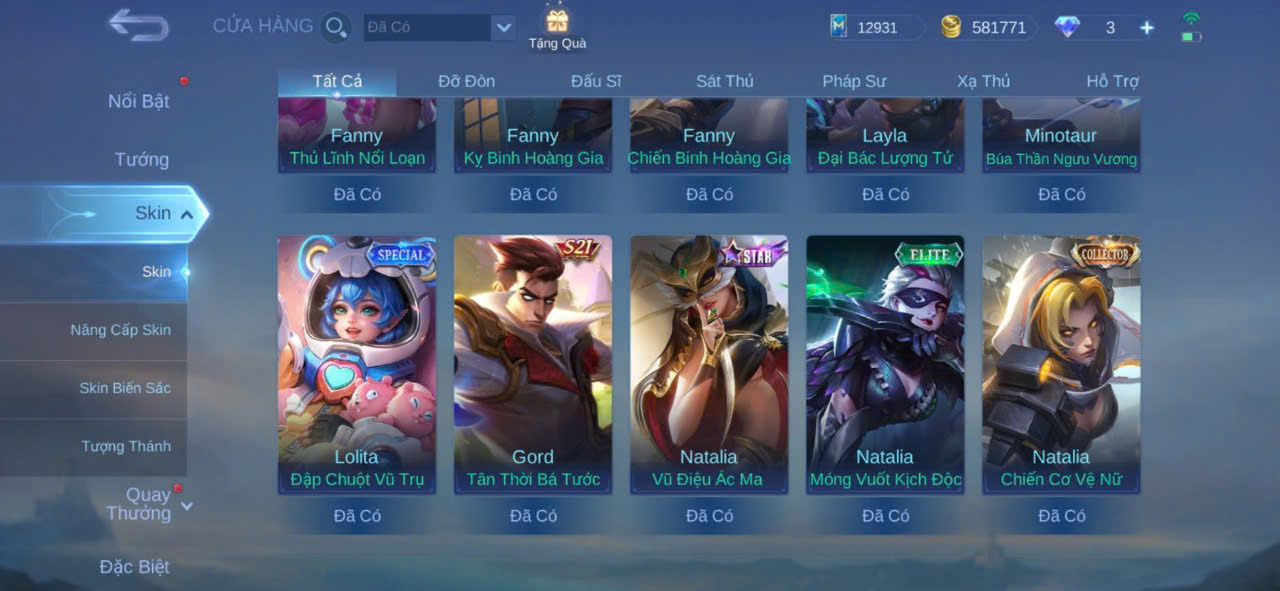Choose the Xạ Thủ tab
The height and width of the screenshot is (591, 1280).
pyautogui.click(x=983, y=81)
